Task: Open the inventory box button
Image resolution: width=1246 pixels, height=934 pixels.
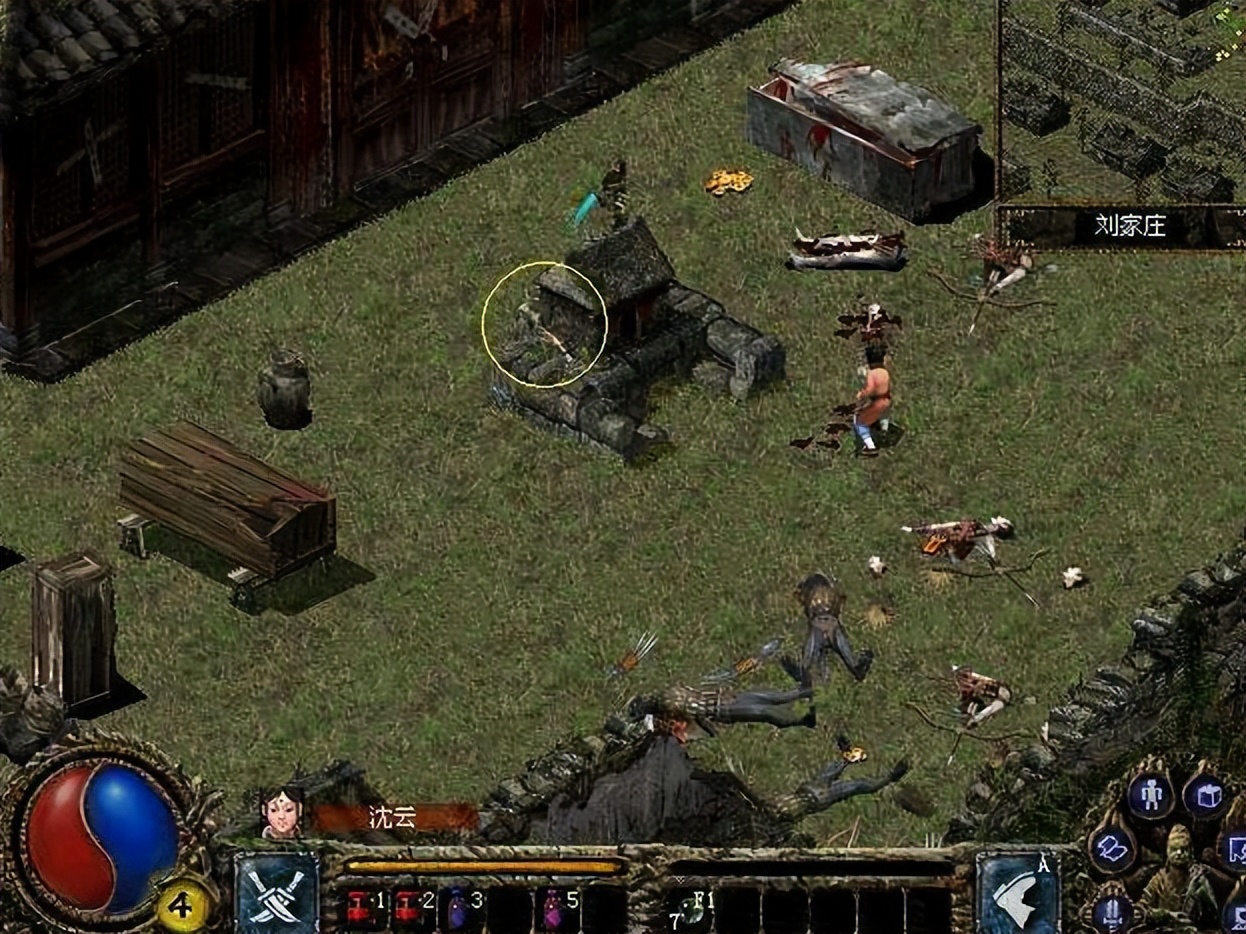Action: tap(1203, 797)
